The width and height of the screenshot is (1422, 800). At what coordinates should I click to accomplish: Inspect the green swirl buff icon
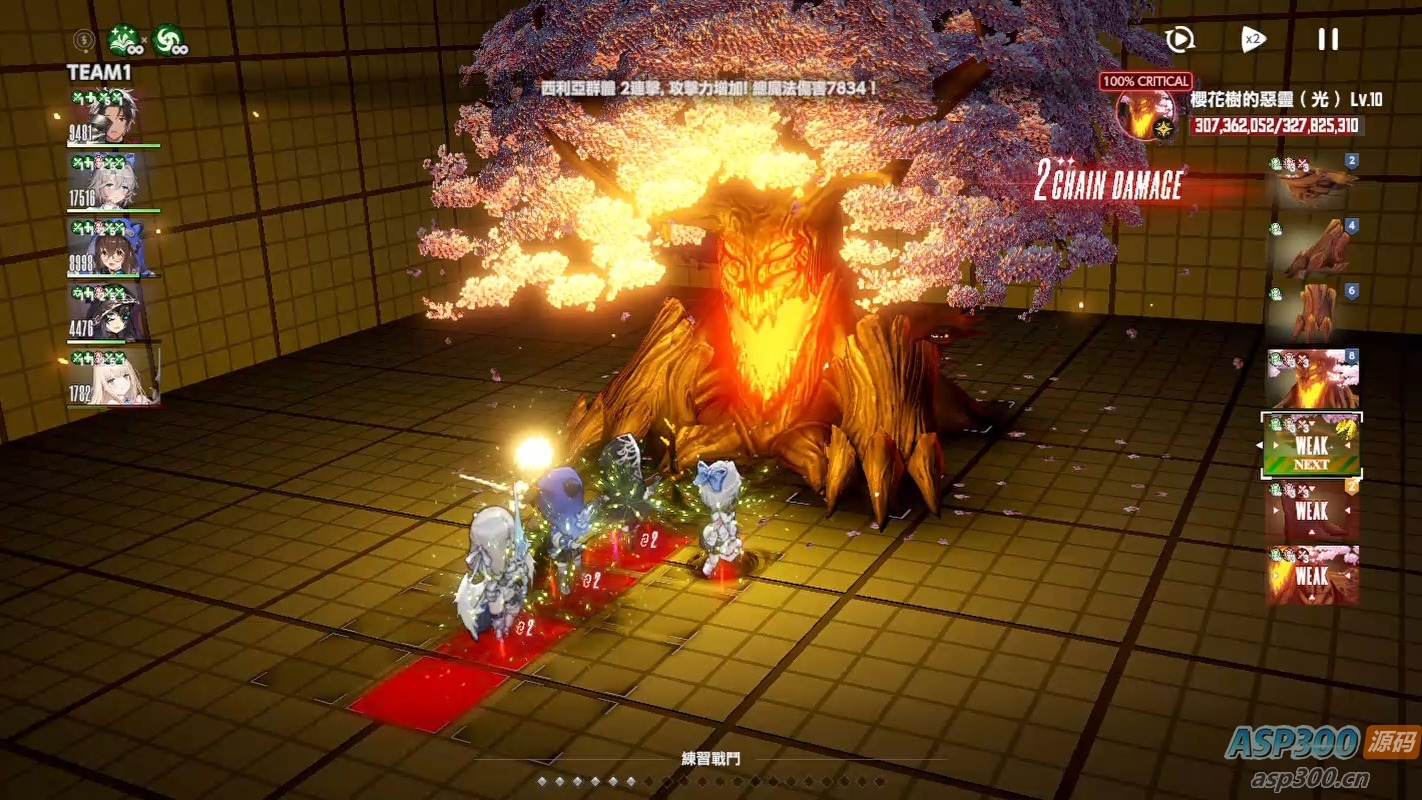[x=168, y=40]
